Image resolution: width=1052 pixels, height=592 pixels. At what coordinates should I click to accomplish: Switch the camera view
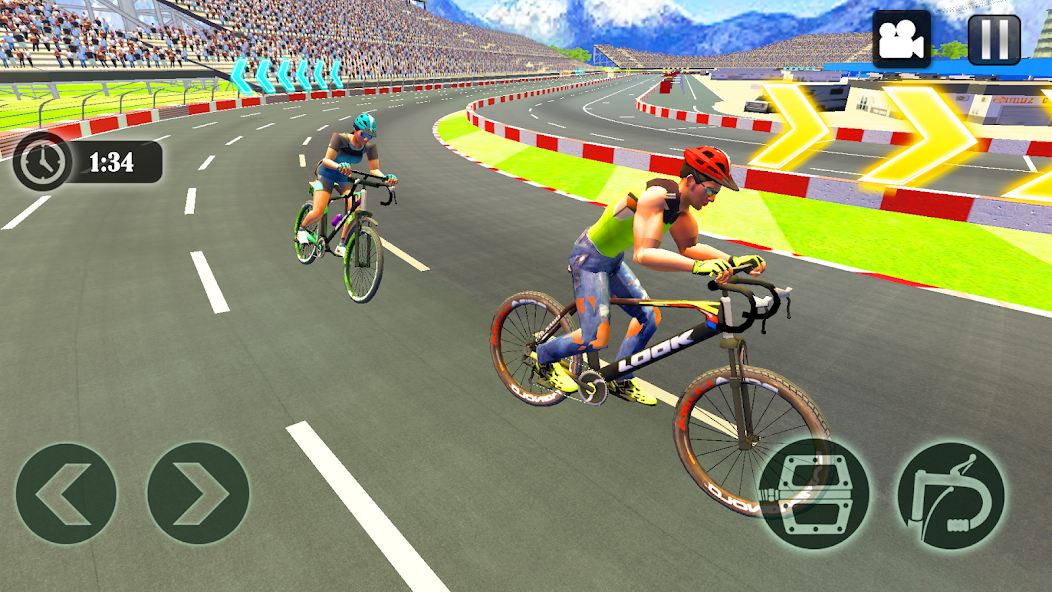902,40
